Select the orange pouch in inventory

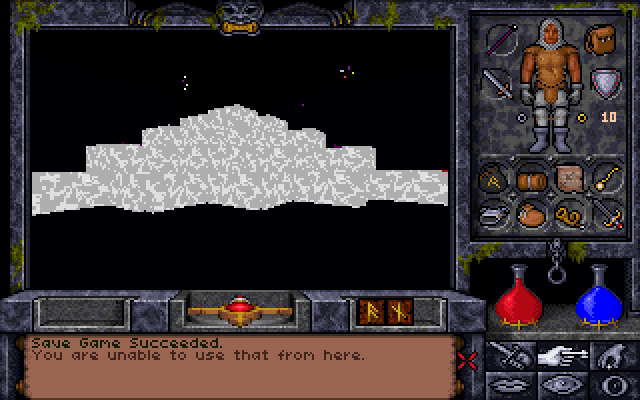[x=531, y=214]
